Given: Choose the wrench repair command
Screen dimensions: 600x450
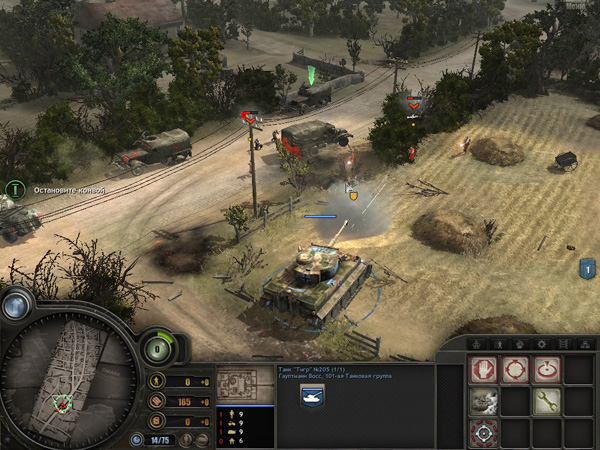Looking at the screenshot, I should point(547,402).
